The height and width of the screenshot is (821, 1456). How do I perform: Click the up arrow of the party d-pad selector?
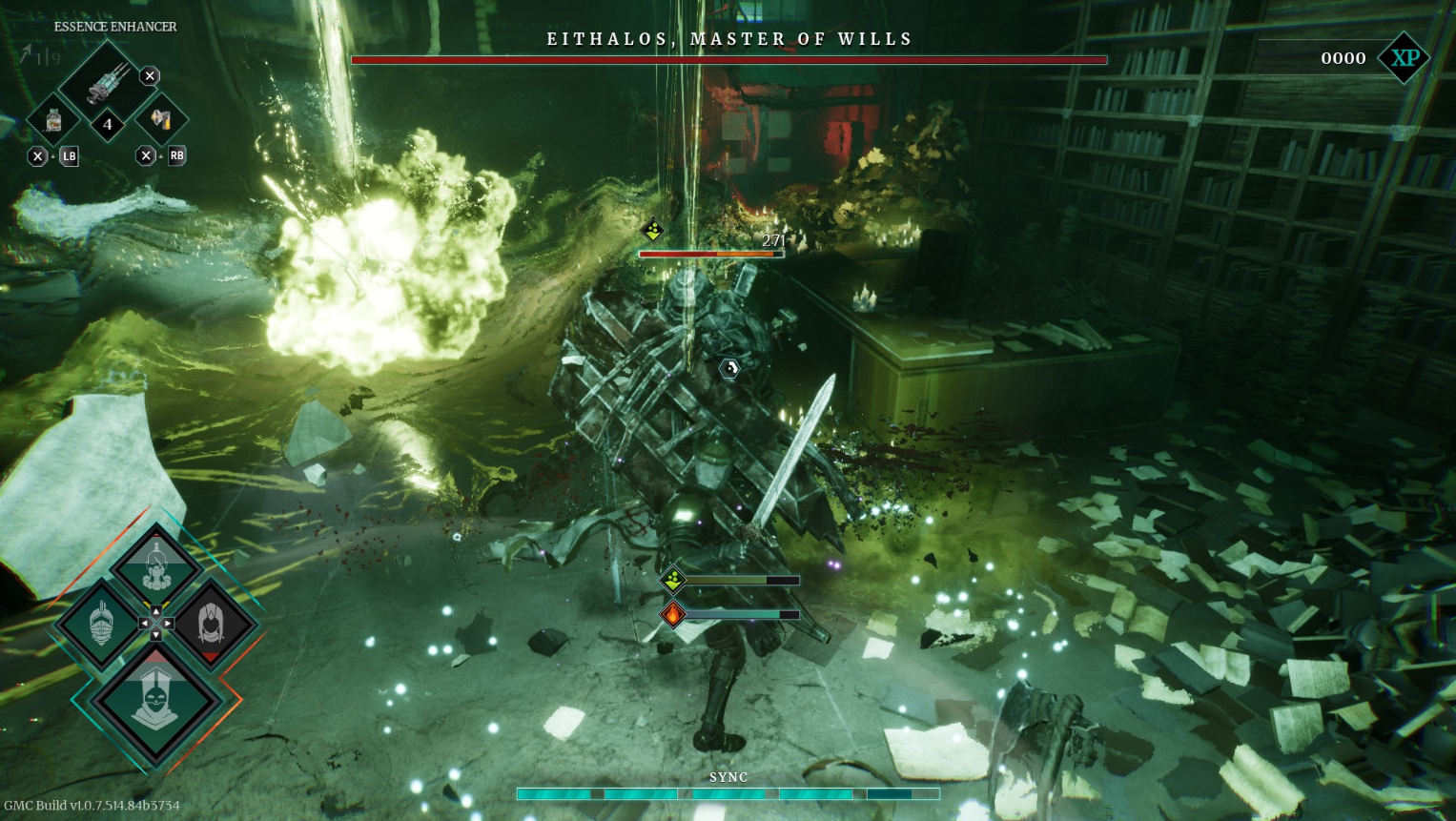pos(156,611)
